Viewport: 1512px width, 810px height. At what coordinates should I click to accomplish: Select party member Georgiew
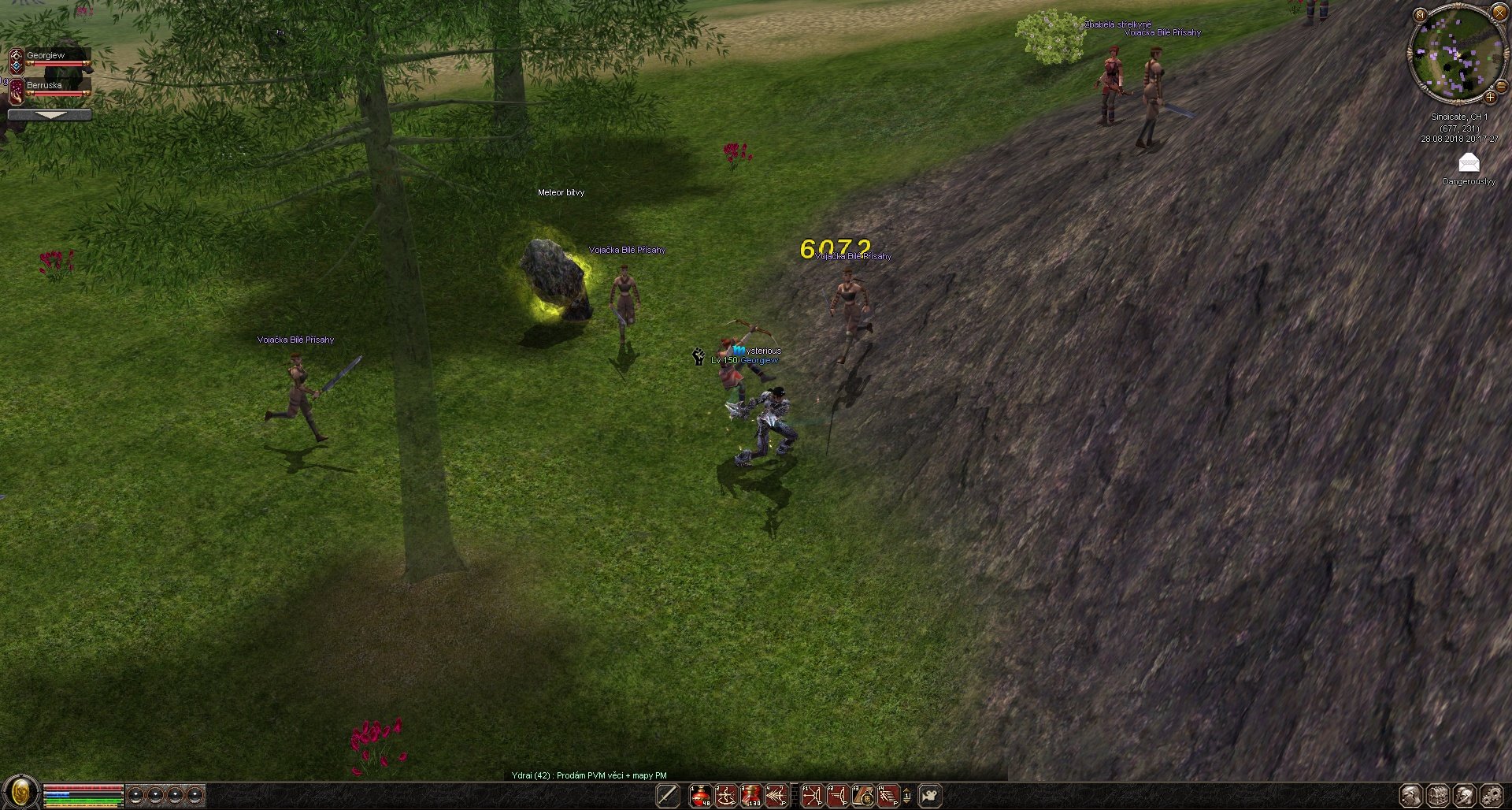coord(49,58)
